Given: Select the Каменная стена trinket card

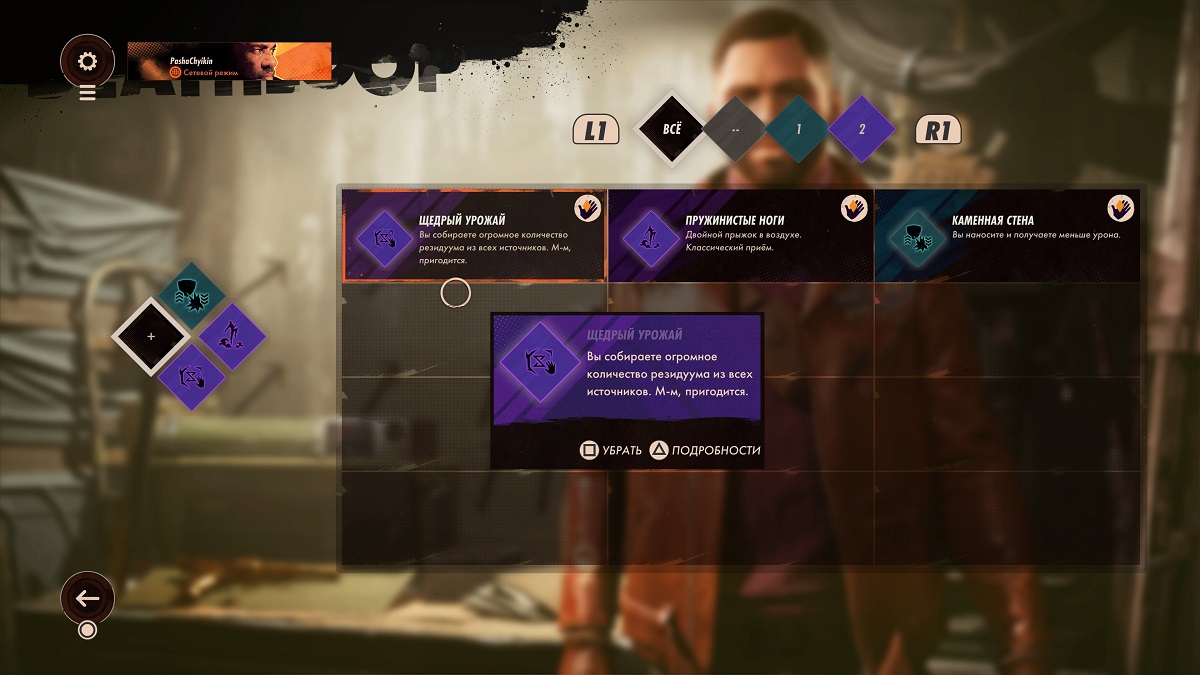Looking at the screenshot, I should click(x=1007, y=236).
